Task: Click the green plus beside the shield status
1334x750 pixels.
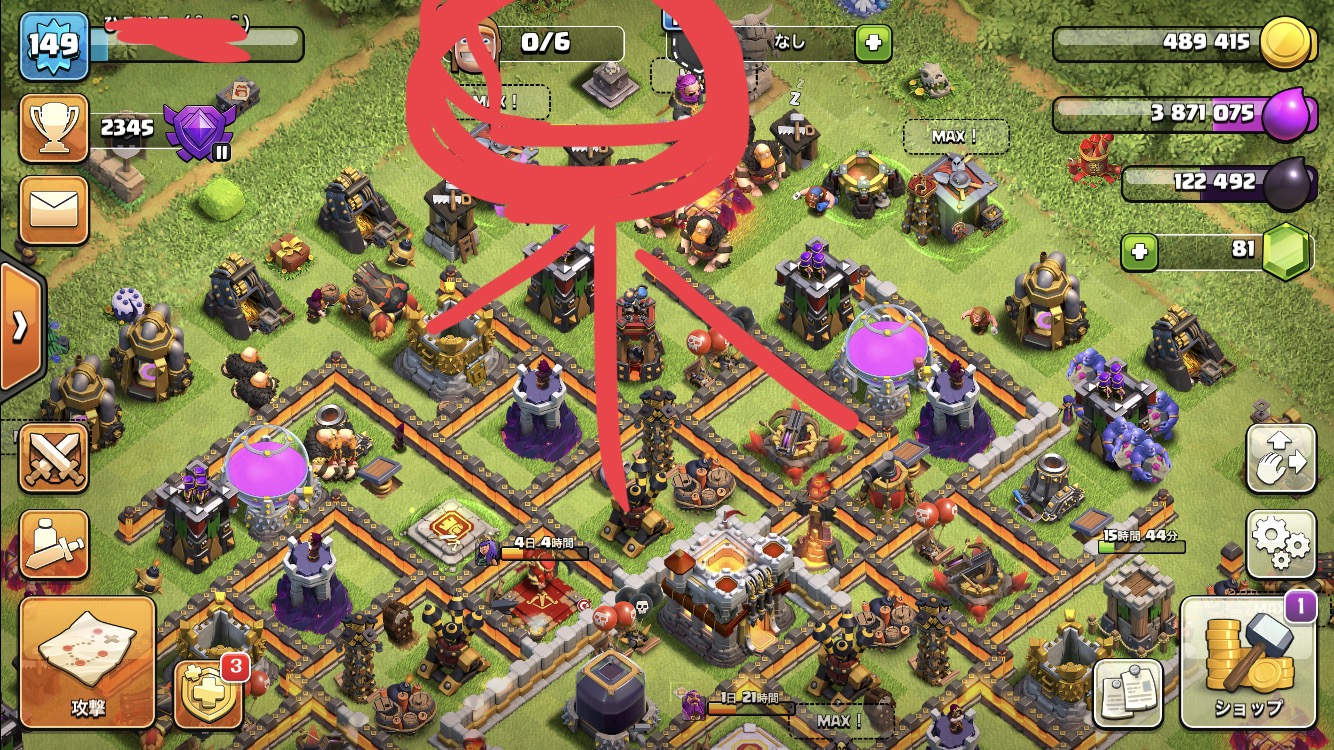Action: pos(872,43)
